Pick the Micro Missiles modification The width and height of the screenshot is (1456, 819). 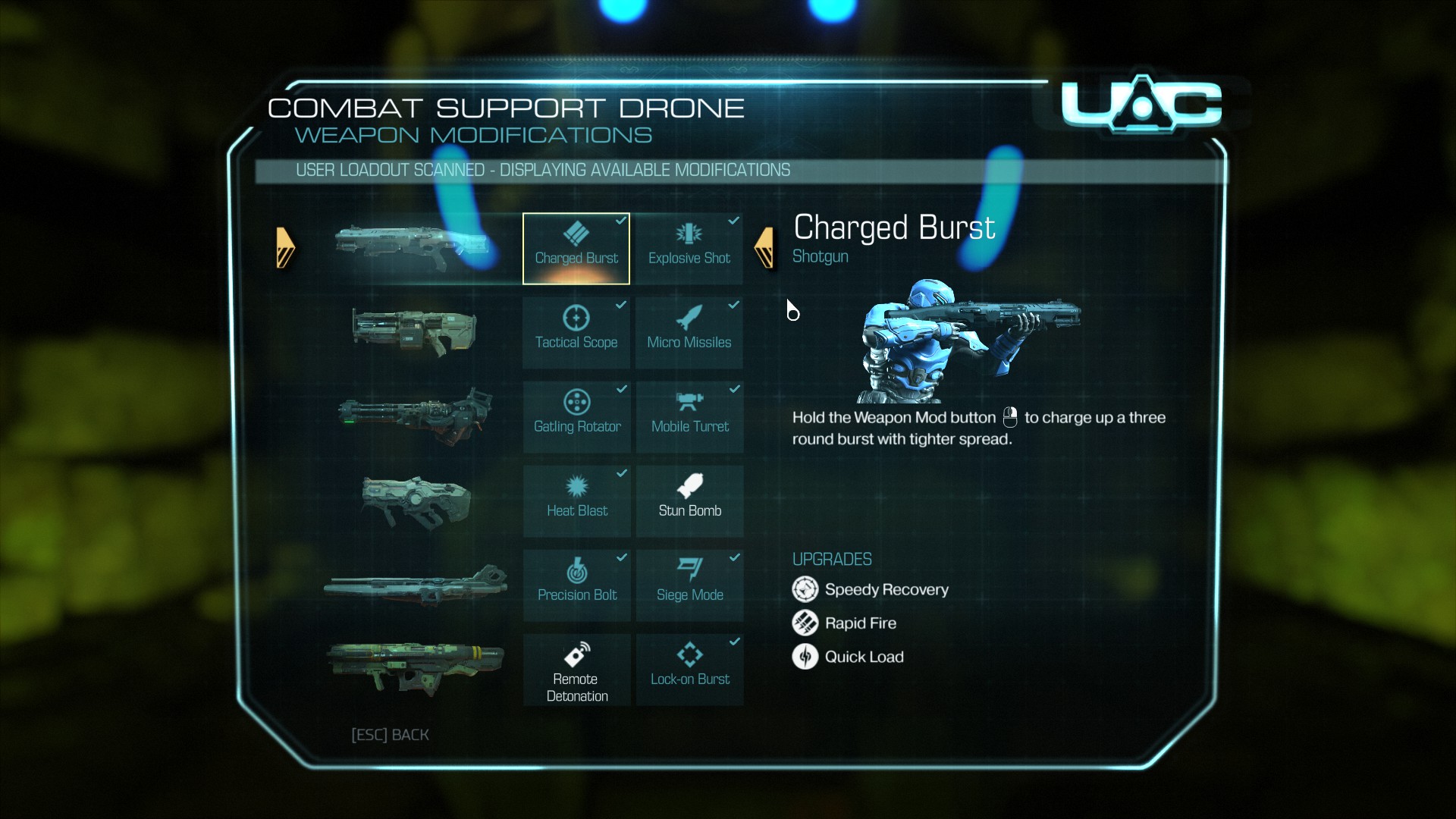coord(689,333)
